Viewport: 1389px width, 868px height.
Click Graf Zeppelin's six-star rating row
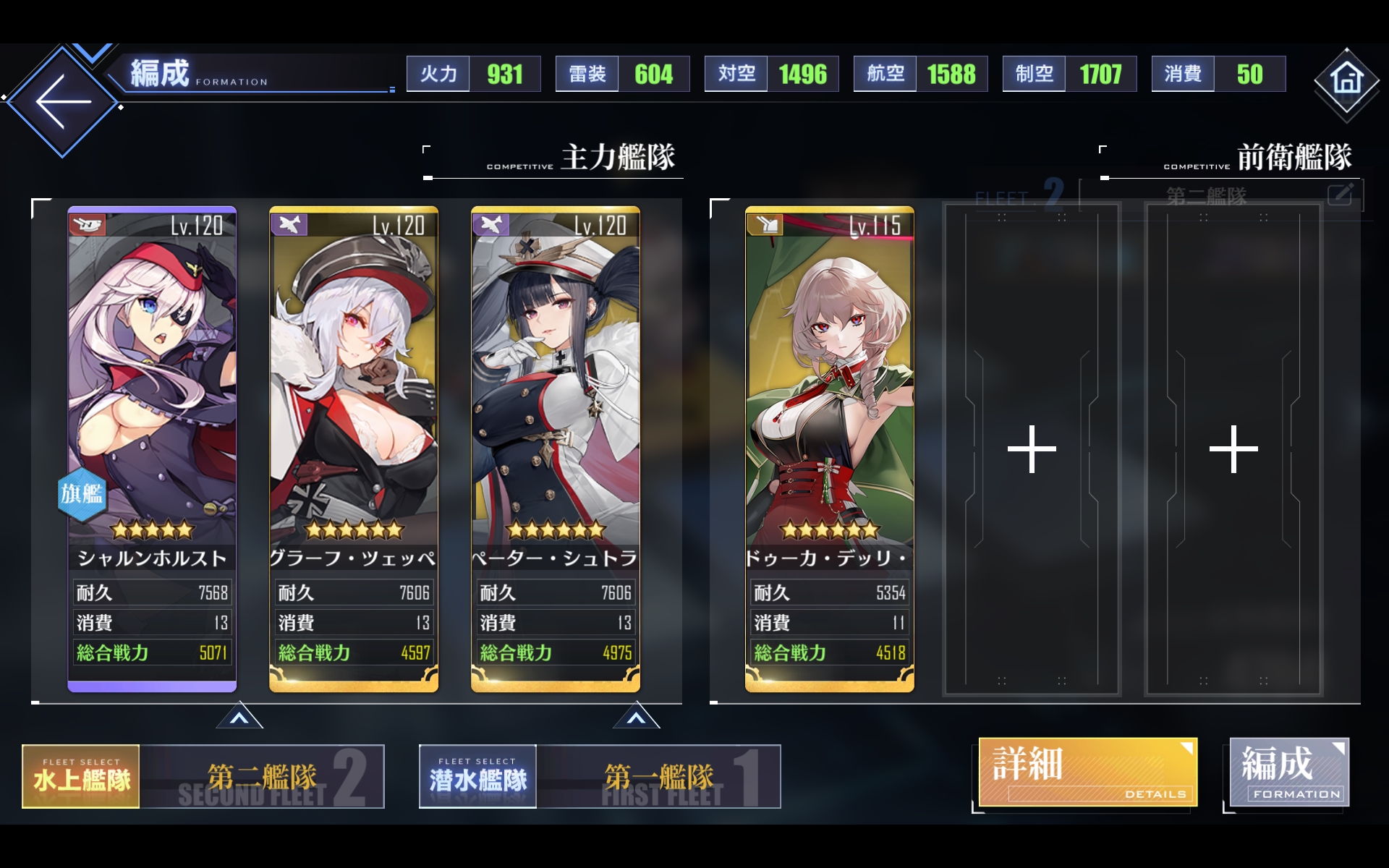click(354, 530)
